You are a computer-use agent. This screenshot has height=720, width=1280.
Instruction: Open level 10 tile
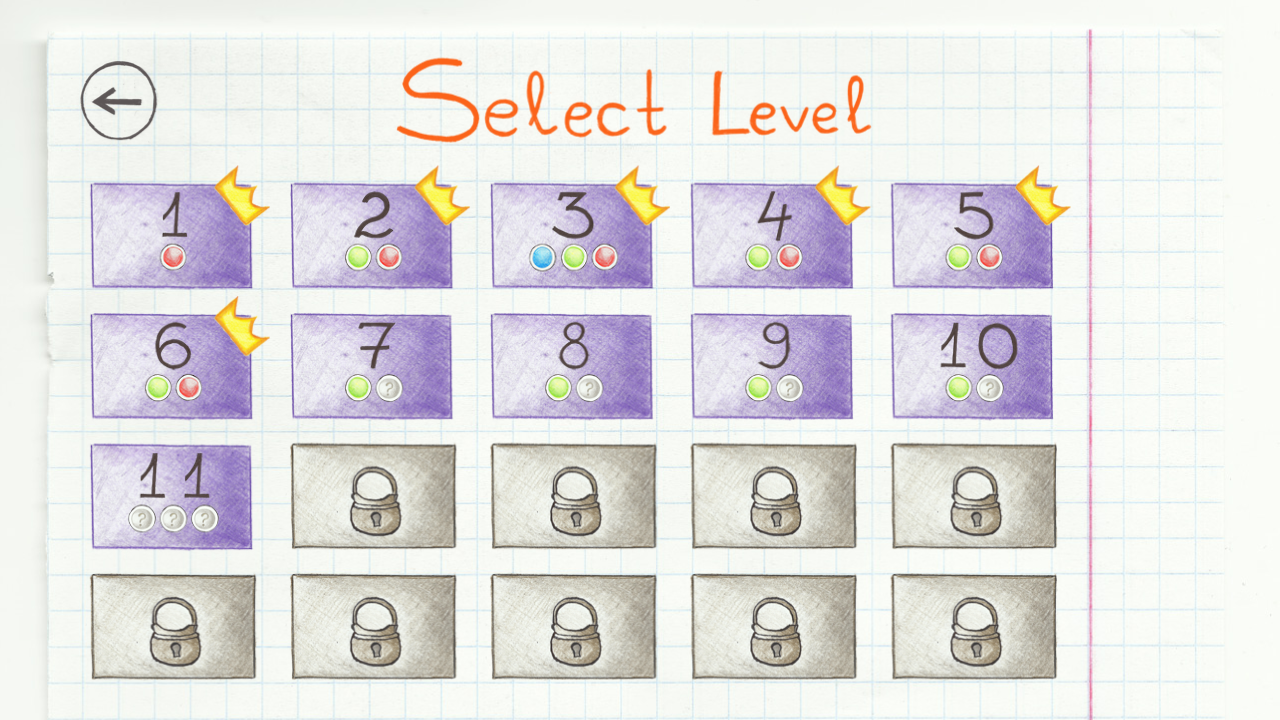(971, 365)
